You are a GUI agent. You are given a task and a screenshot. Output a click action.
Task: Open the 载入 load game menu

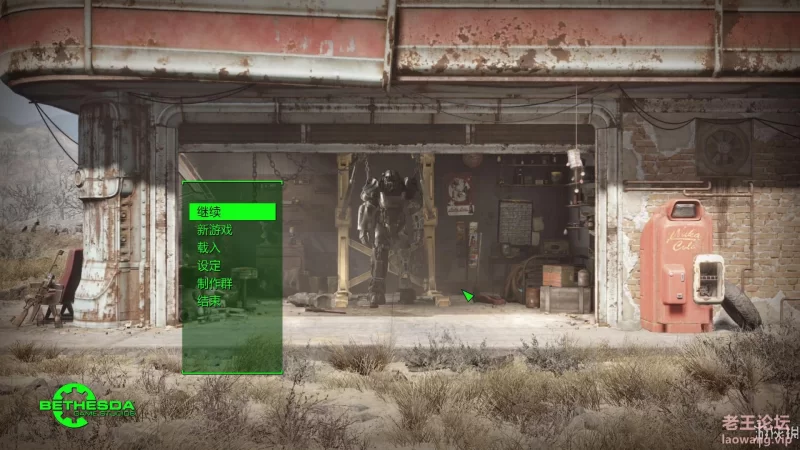point(209,248)
